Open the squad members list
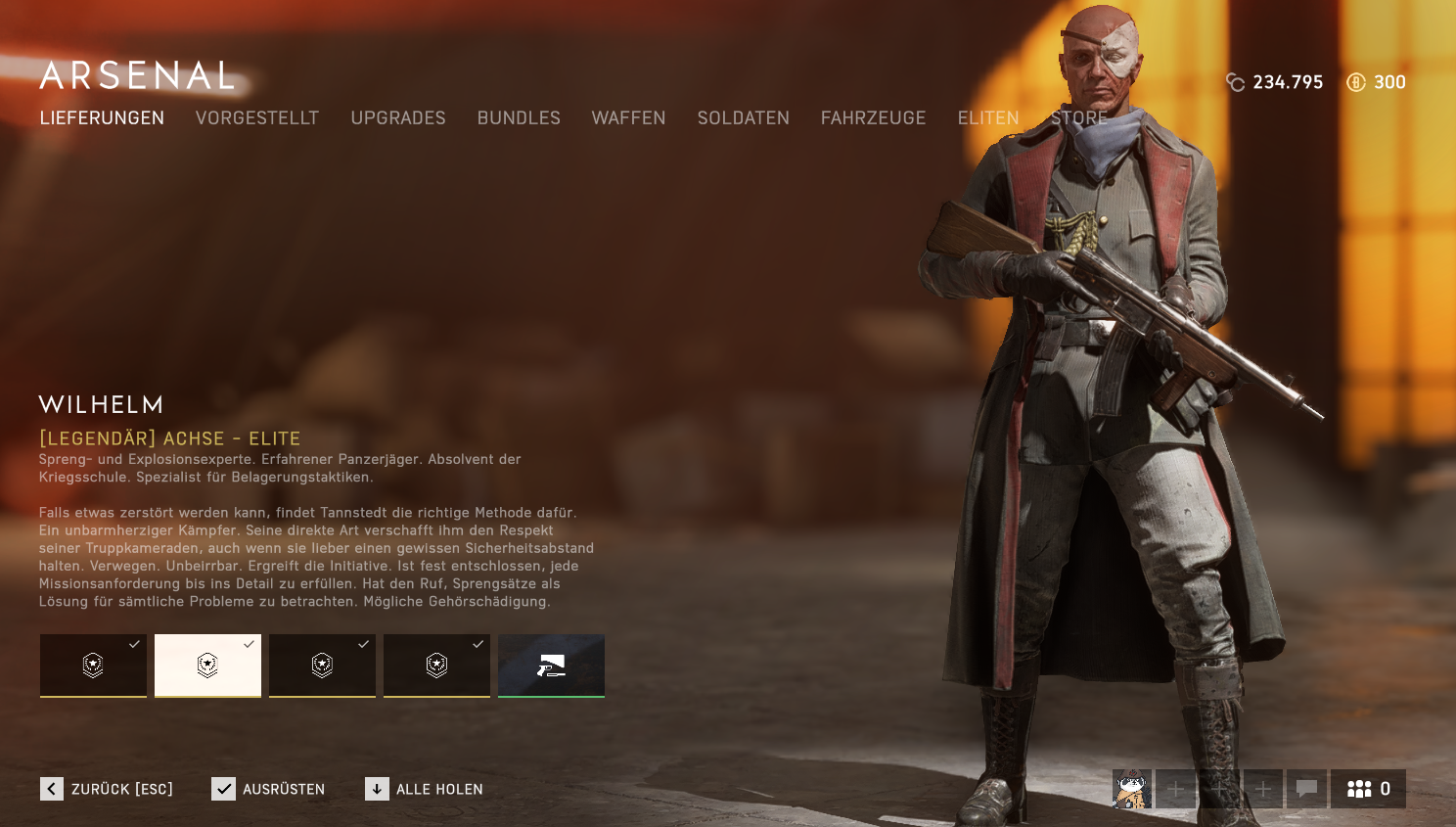Viewport: 1456px width, 827px height. click(x=1368, y=789)
